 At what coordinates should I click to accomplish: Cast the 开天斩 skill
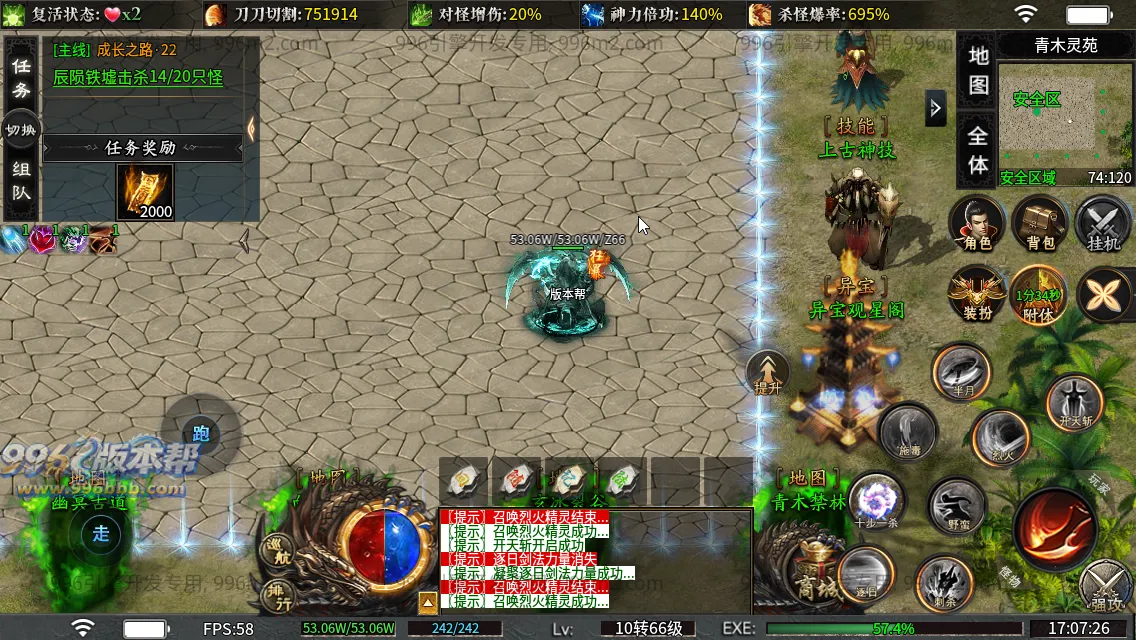[1074, 403]
